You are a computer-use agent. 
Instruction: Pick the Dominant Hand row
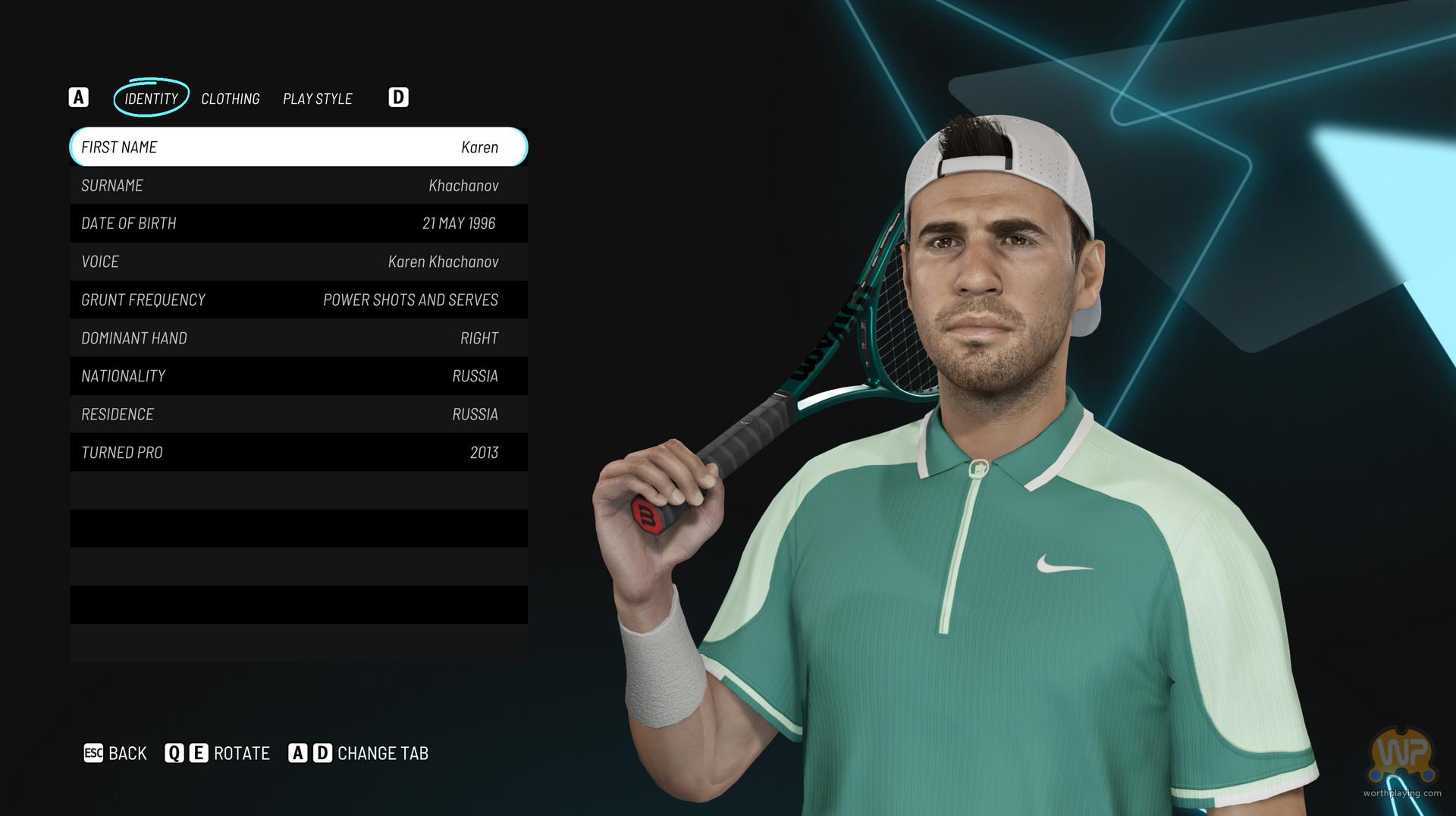click(x=299, y=338)
